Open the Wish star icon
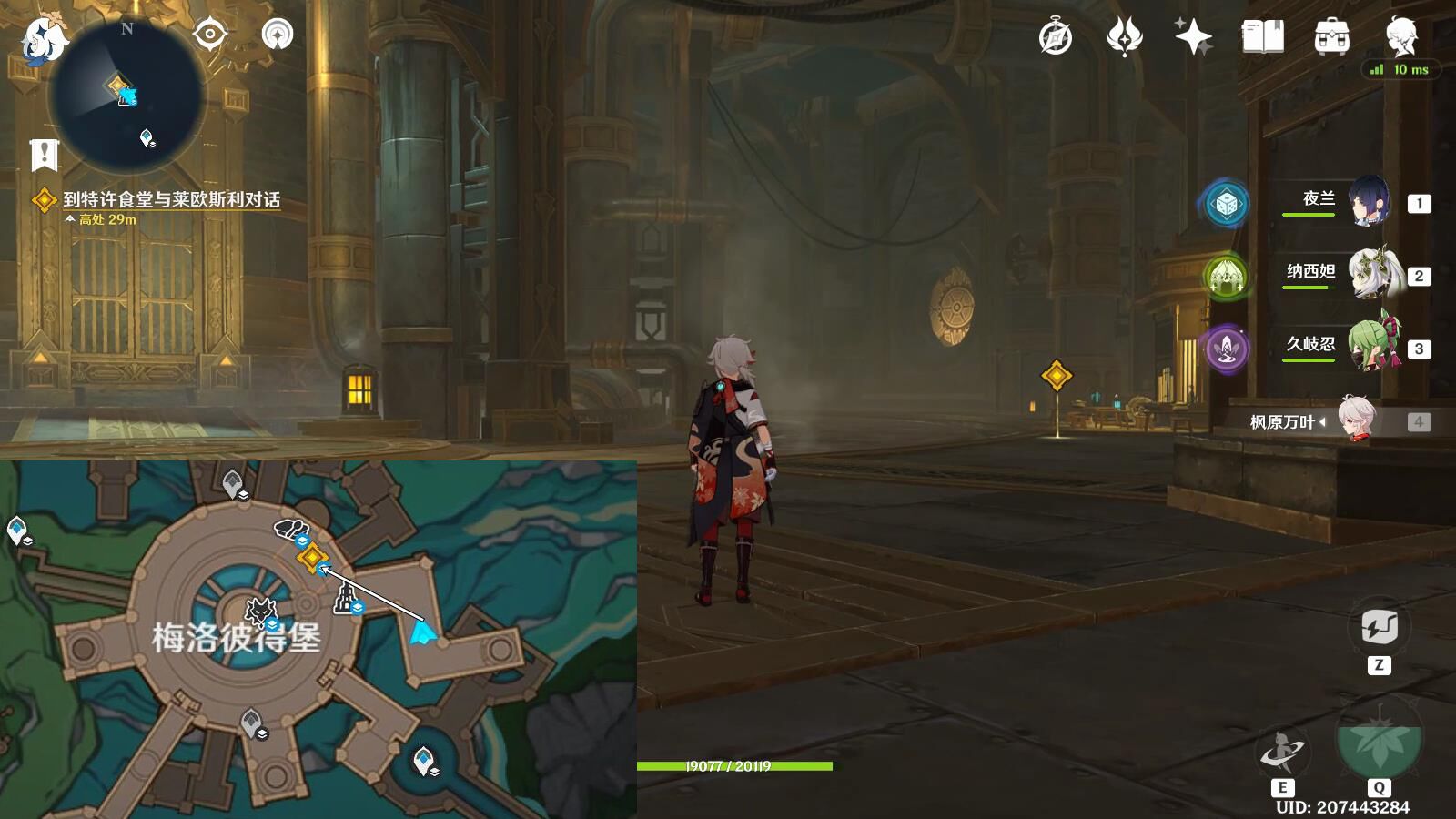 (1193, 37)
